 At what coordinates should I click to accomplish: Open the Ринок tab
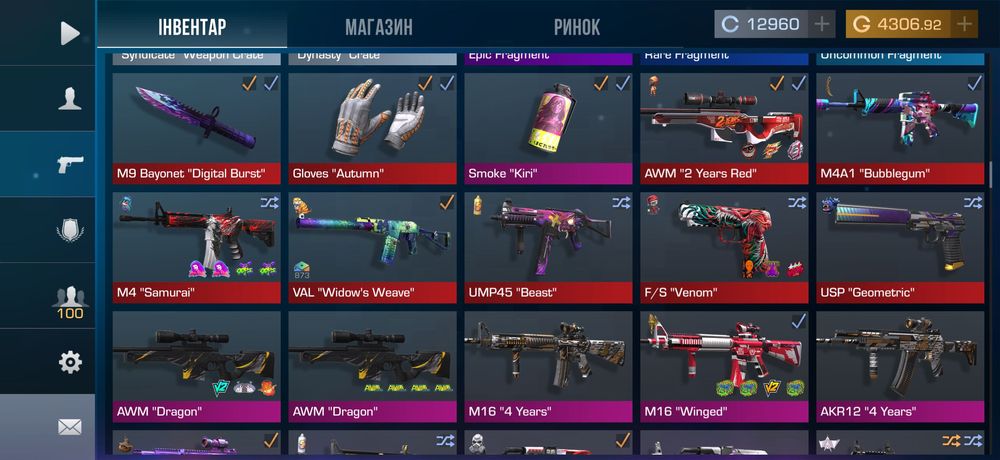click(x=577, y=27)
